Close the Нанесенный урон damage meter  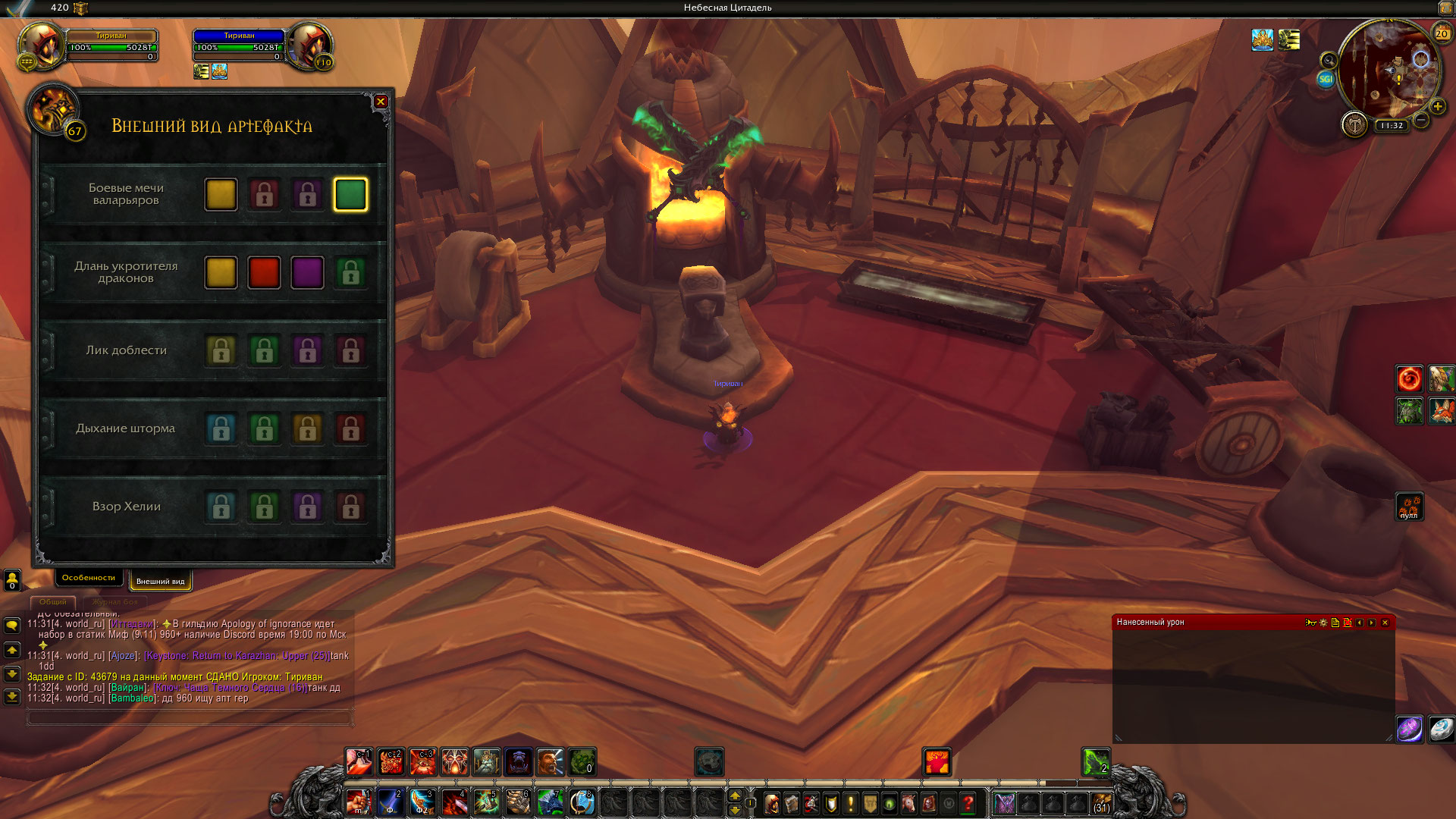tap(1385, 623)
